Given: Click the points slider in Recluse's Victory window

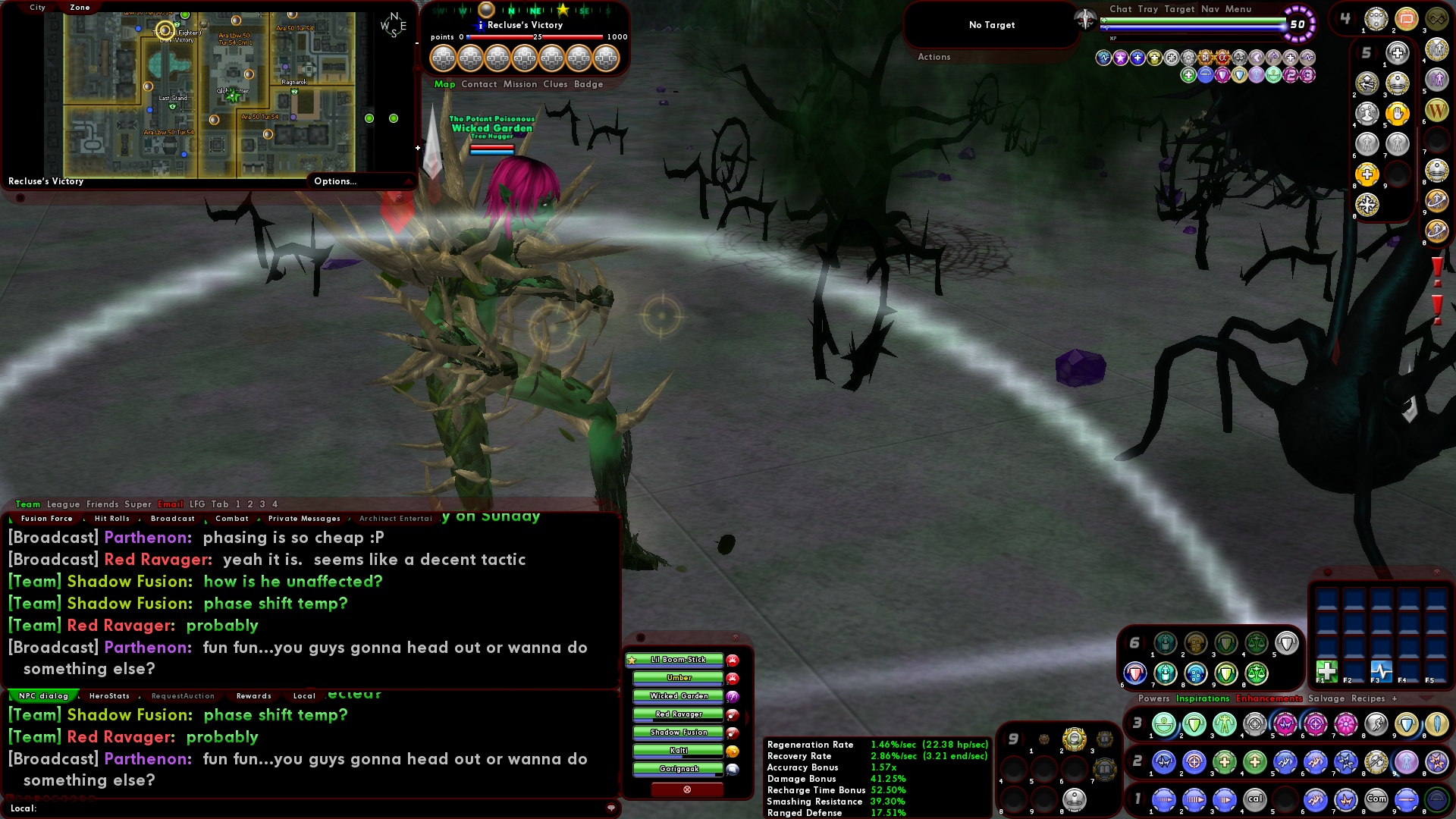Looking at the screenshot, I should 468,36.
